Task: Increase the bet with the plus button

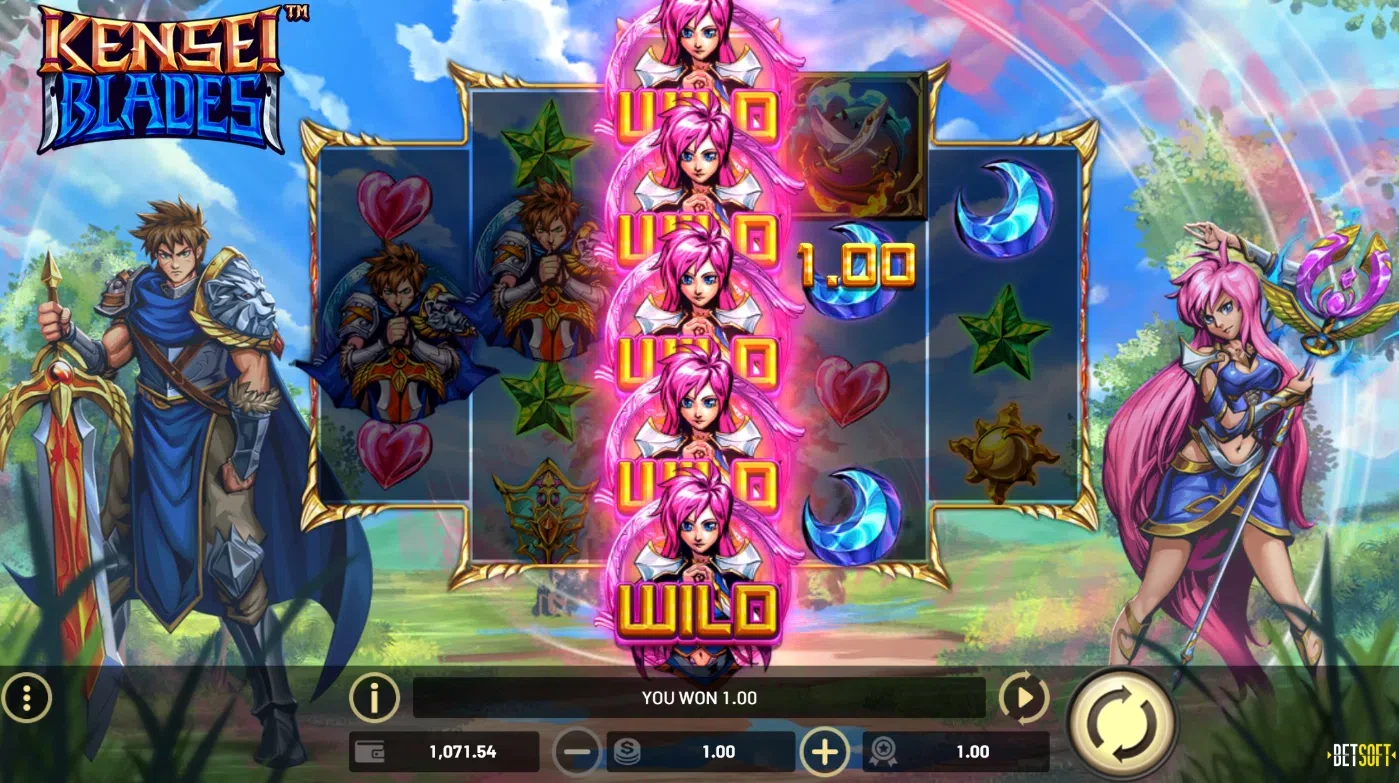Action: click(x=824, y=752)
